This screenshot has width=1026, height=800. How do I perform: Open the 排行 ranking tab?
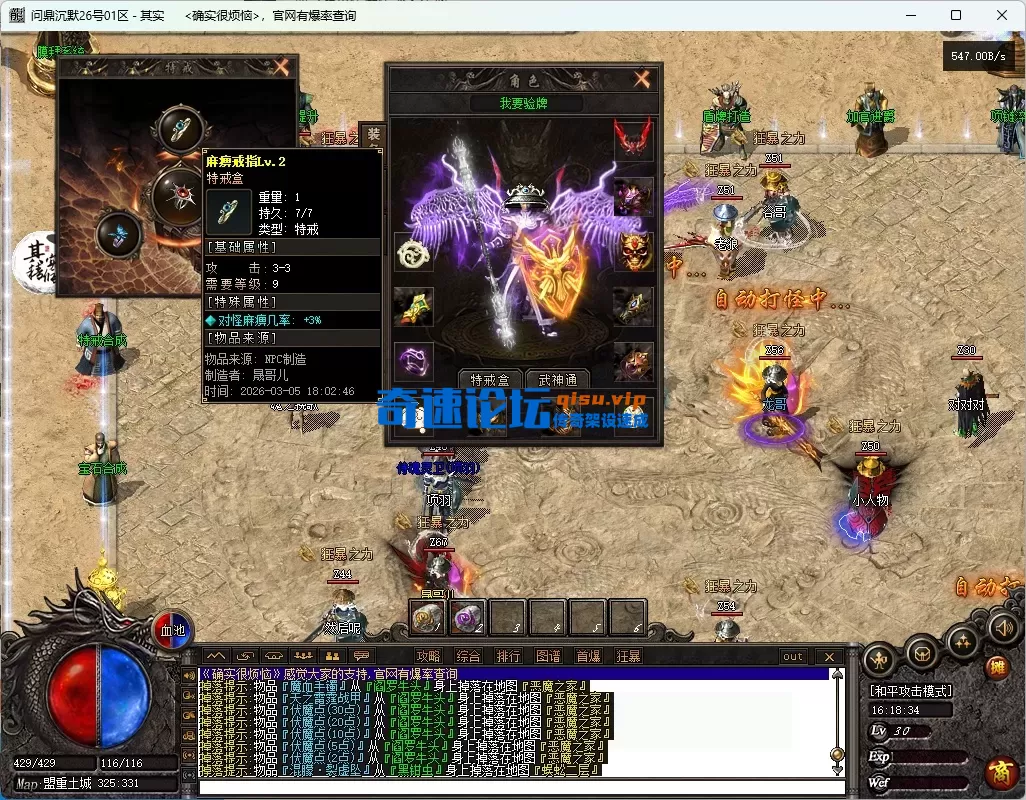pos(508,657)
